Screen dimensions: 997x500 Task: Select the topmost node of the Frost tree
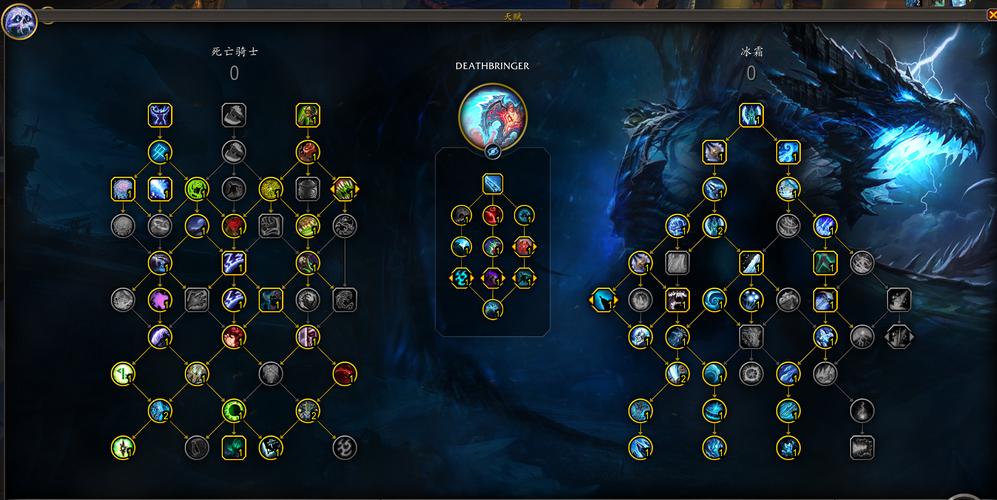(x=751, y=116)
